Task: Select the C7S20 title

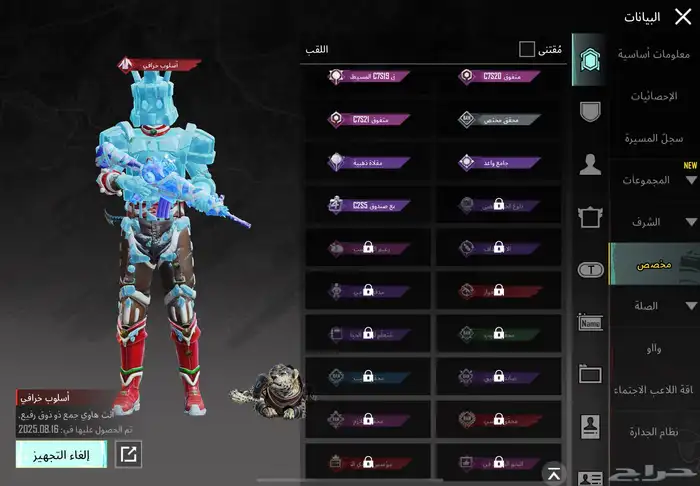Action: tap(498, 75)
